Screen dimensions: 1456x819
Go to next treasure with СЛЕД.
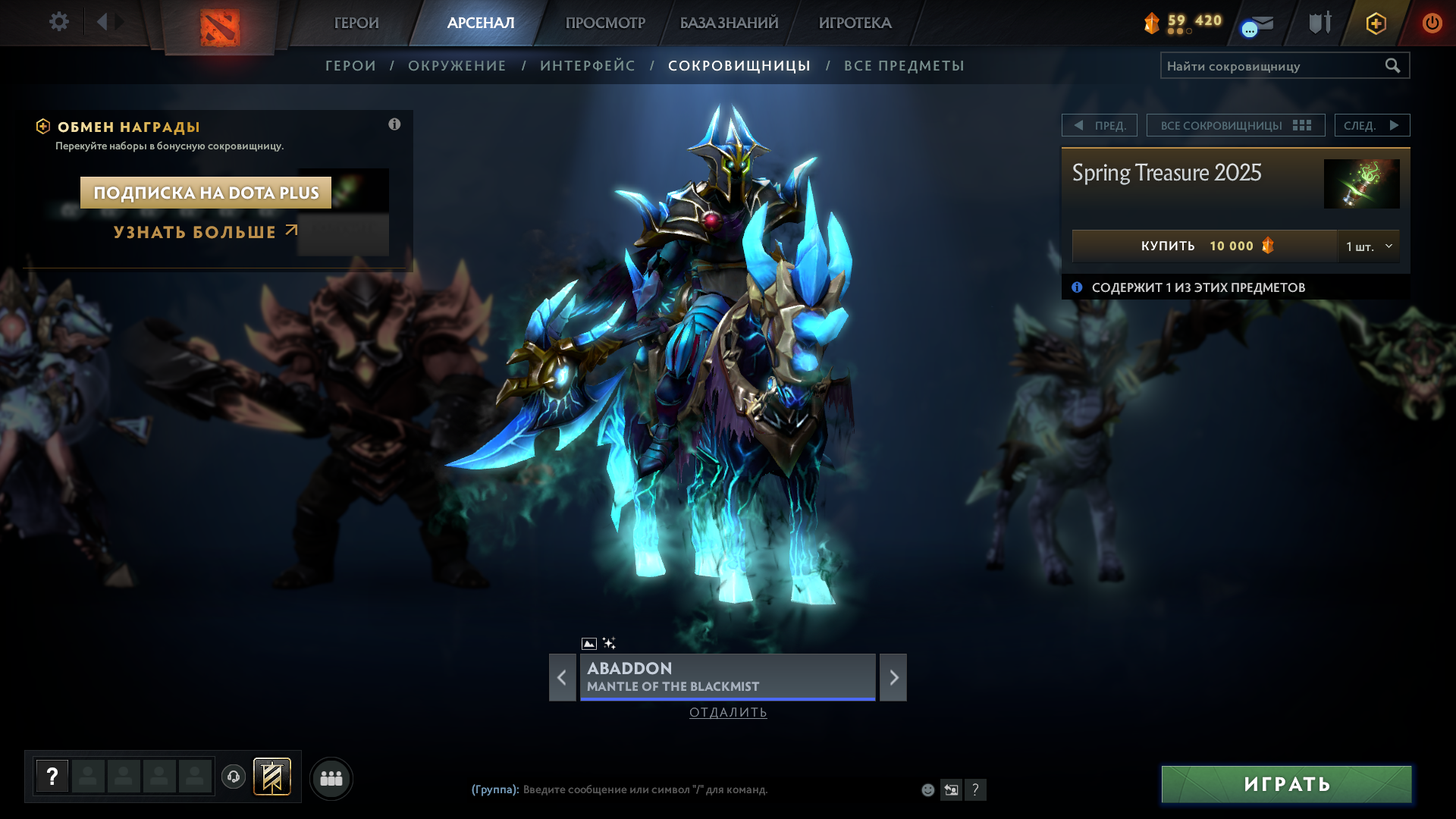point(1372,125)
